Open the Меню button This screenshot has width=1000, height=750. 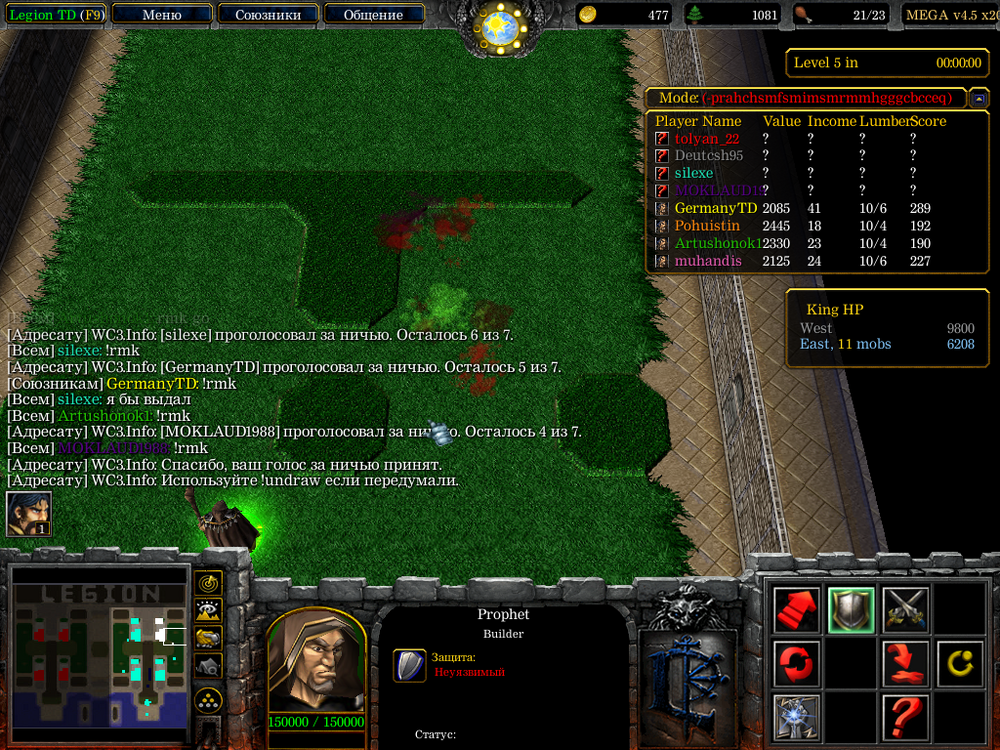coord(162,15)
